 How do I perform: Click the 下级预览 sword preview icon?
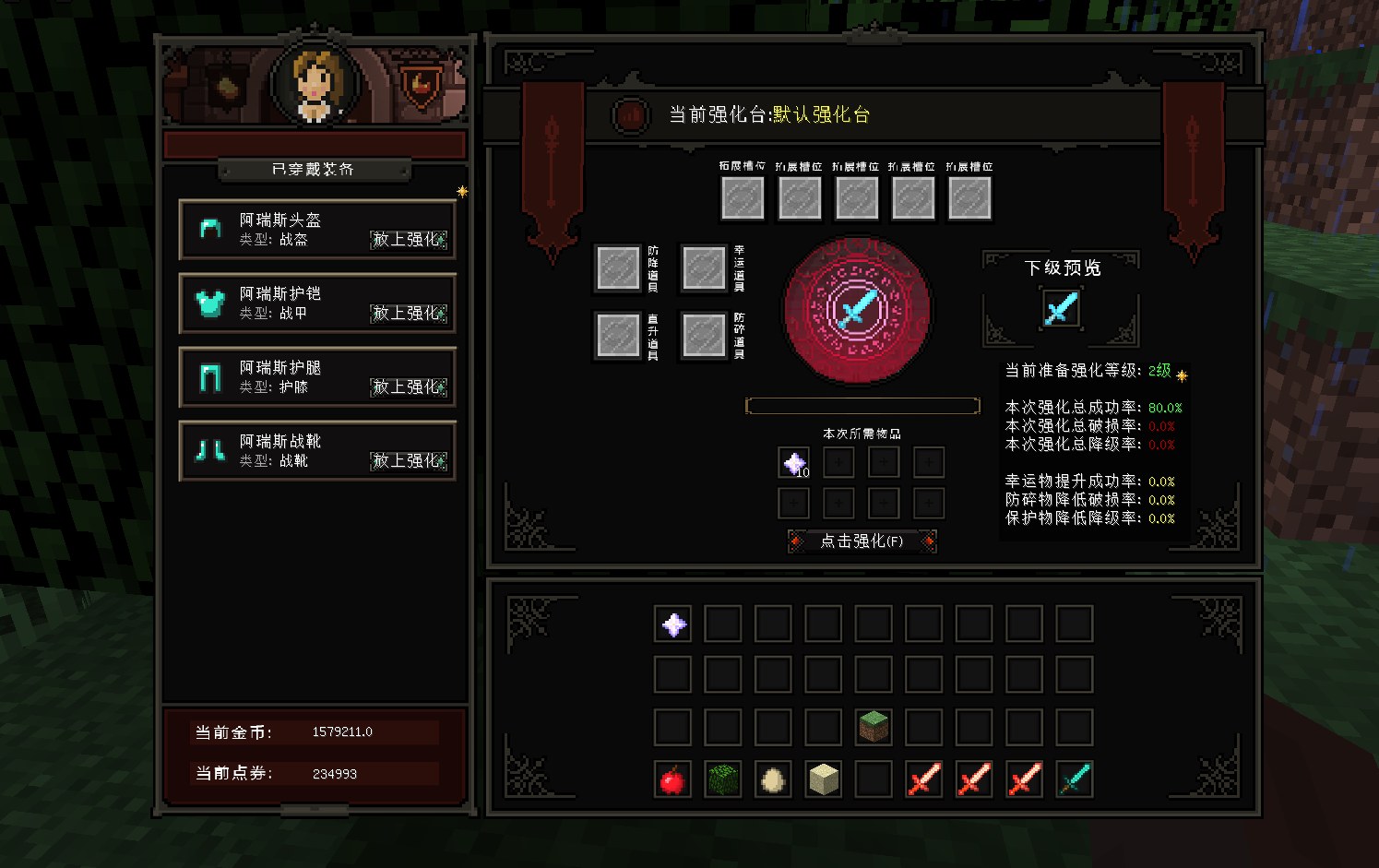pyautogui.click(x=1061, y=308)
